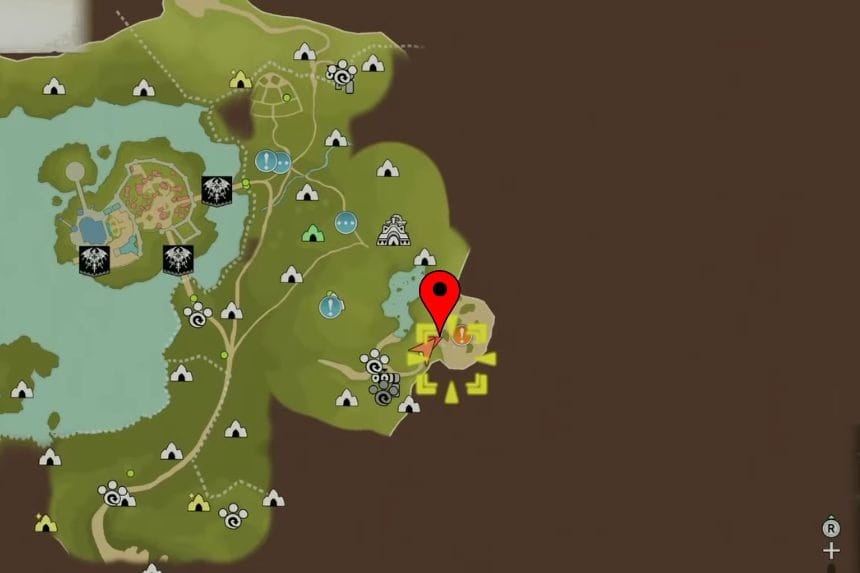This screenshot has height=573, width=860.
Task: Select the green tent camp marker
Action: click(x=314, y=233)
